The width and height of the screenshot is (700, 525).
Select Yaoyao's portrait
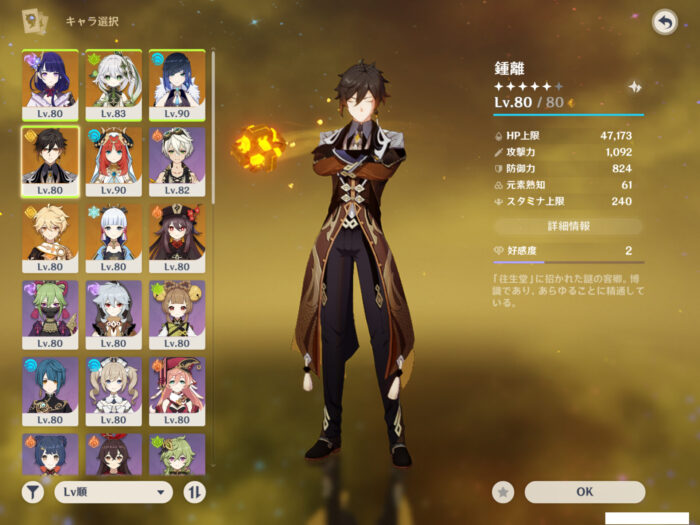click(x=177, y=314)
